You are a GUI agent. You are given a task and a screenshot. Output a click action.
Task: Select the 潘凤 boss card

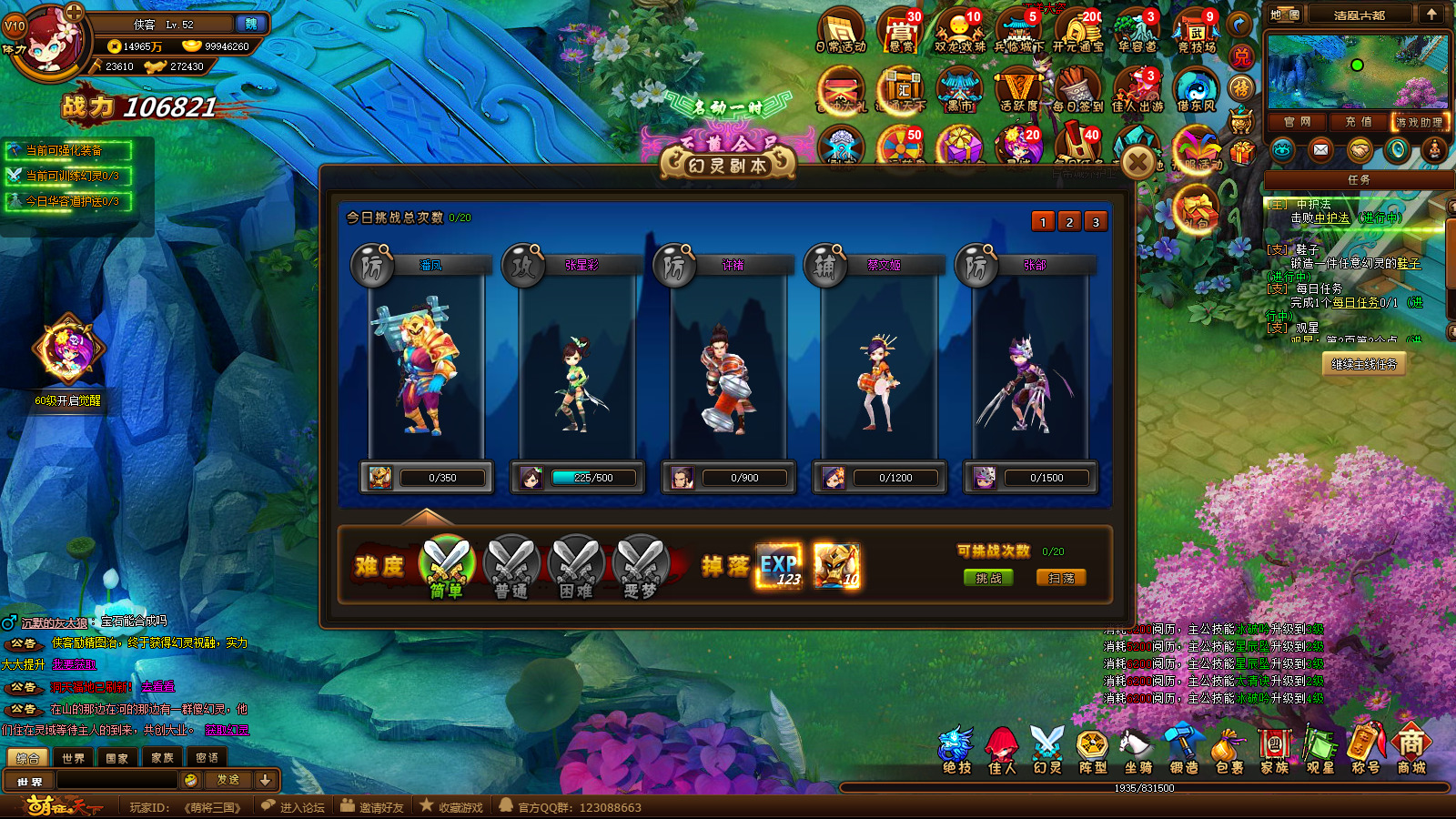tap(426, 364)
